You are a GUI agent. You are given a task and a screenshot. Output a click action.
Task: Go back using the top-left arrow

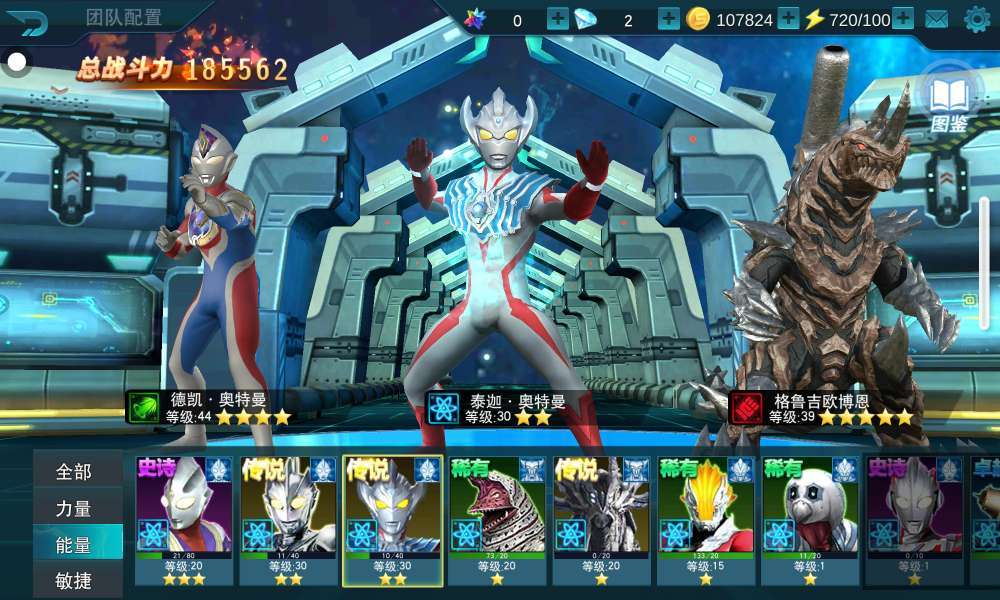32,21
